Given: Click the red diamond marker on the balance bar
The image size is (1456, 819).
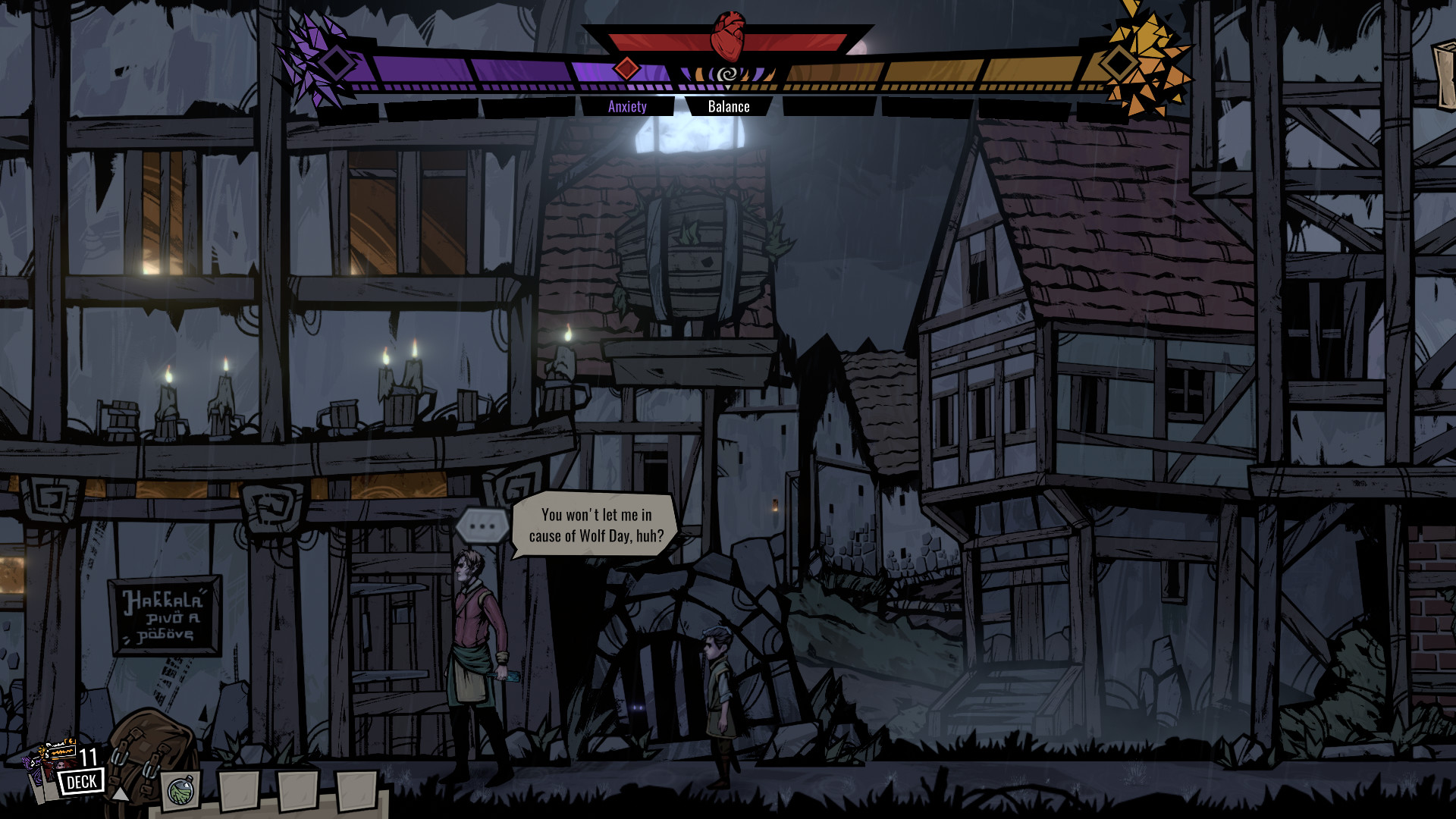Looking at the screenshot, I should pyautogui.click(x=626, y=67).
